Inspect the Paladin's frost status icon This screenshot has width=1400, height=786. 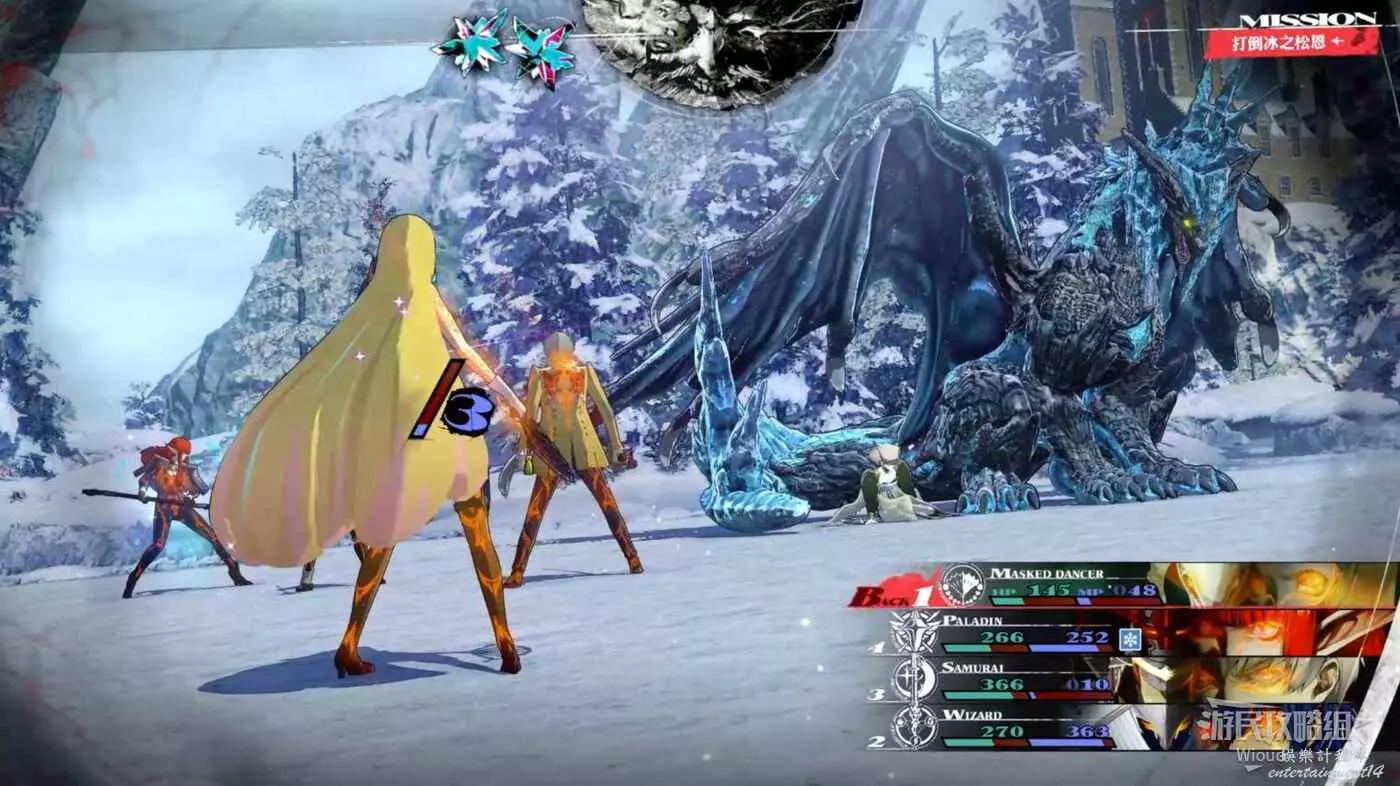point(1130,639)
